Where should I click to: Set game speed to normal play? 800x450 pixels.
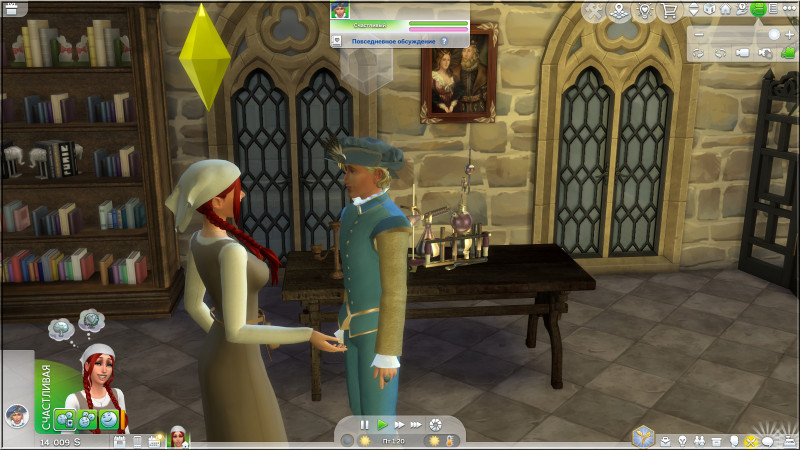(381, 425)
